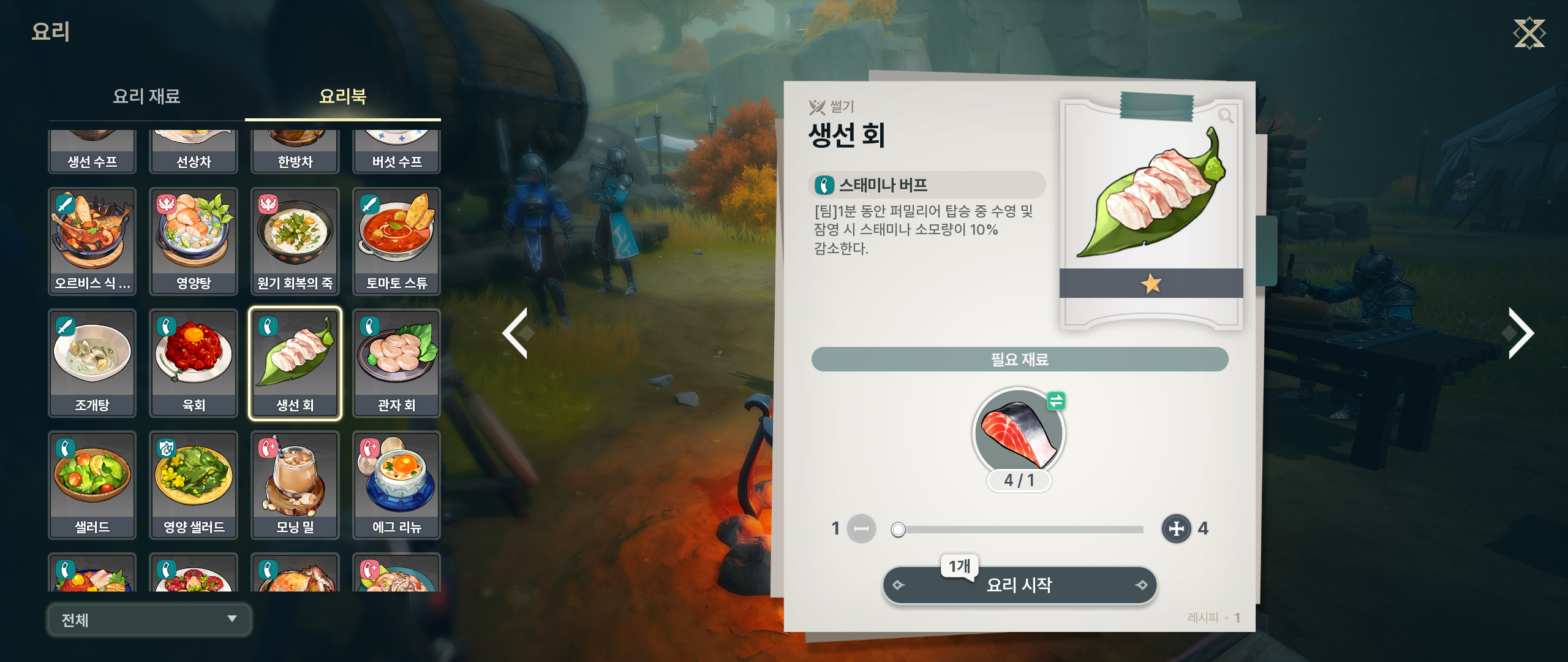Choose the 오르비스 식 recipe tile

coord(92,241)
